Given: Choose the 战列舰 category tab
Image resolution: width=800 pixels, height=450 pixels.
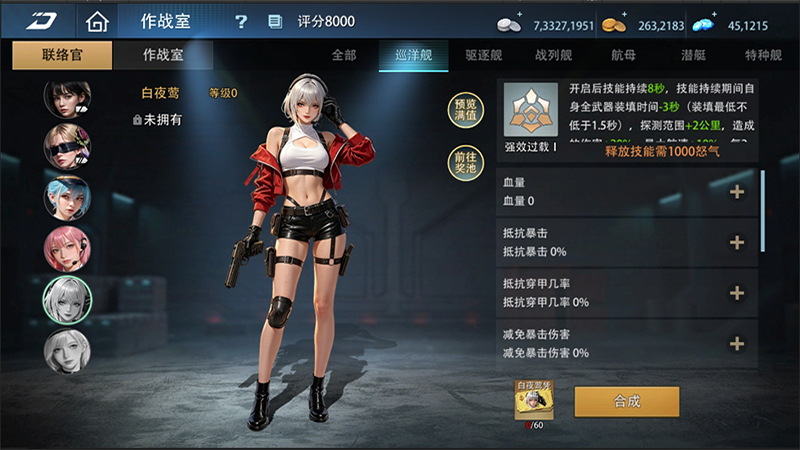Looking at the screenshot, I should [552, 56].
